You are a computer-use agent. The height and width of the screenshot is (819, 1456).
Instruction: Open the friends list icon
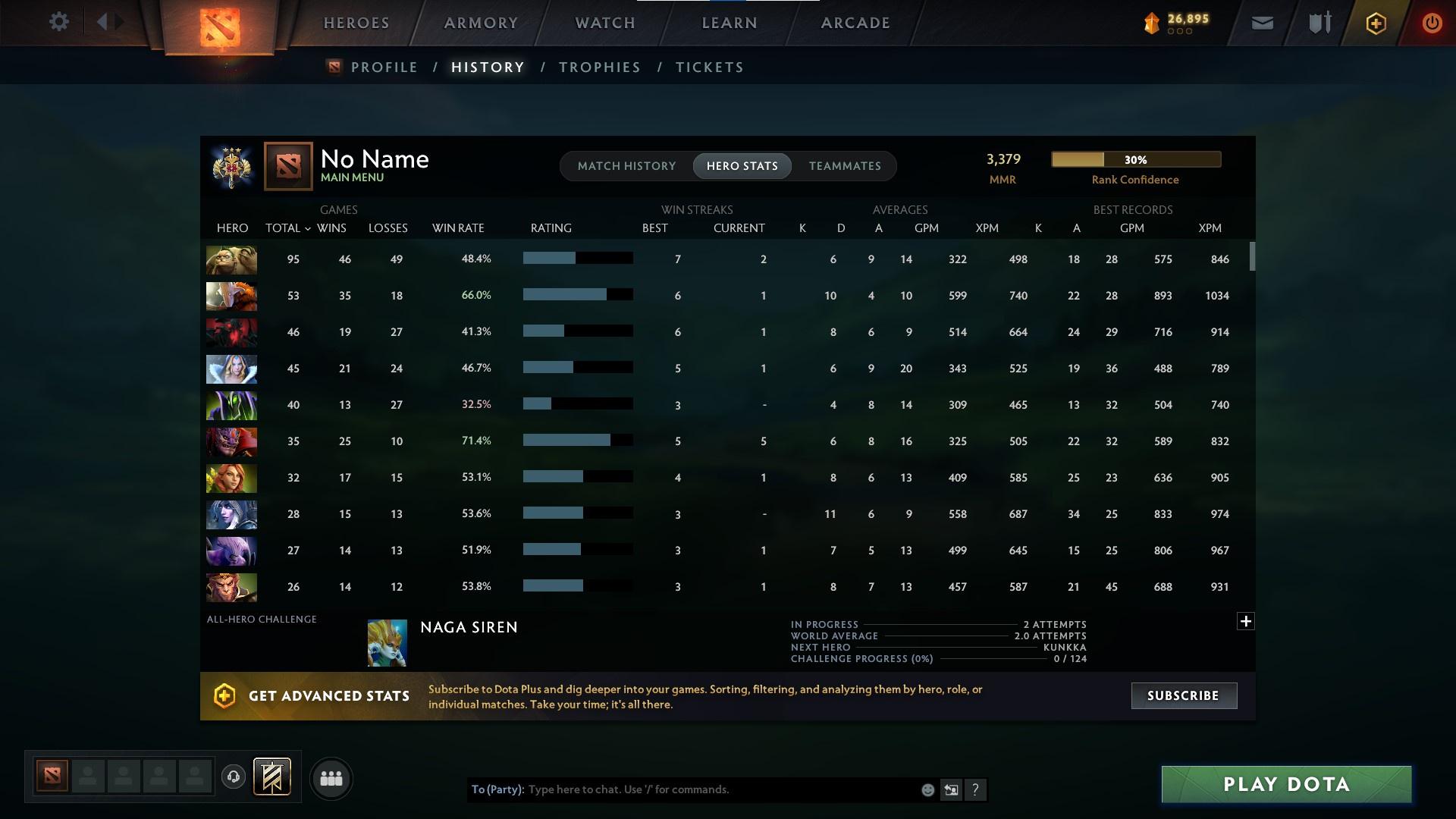pos(331,778)
